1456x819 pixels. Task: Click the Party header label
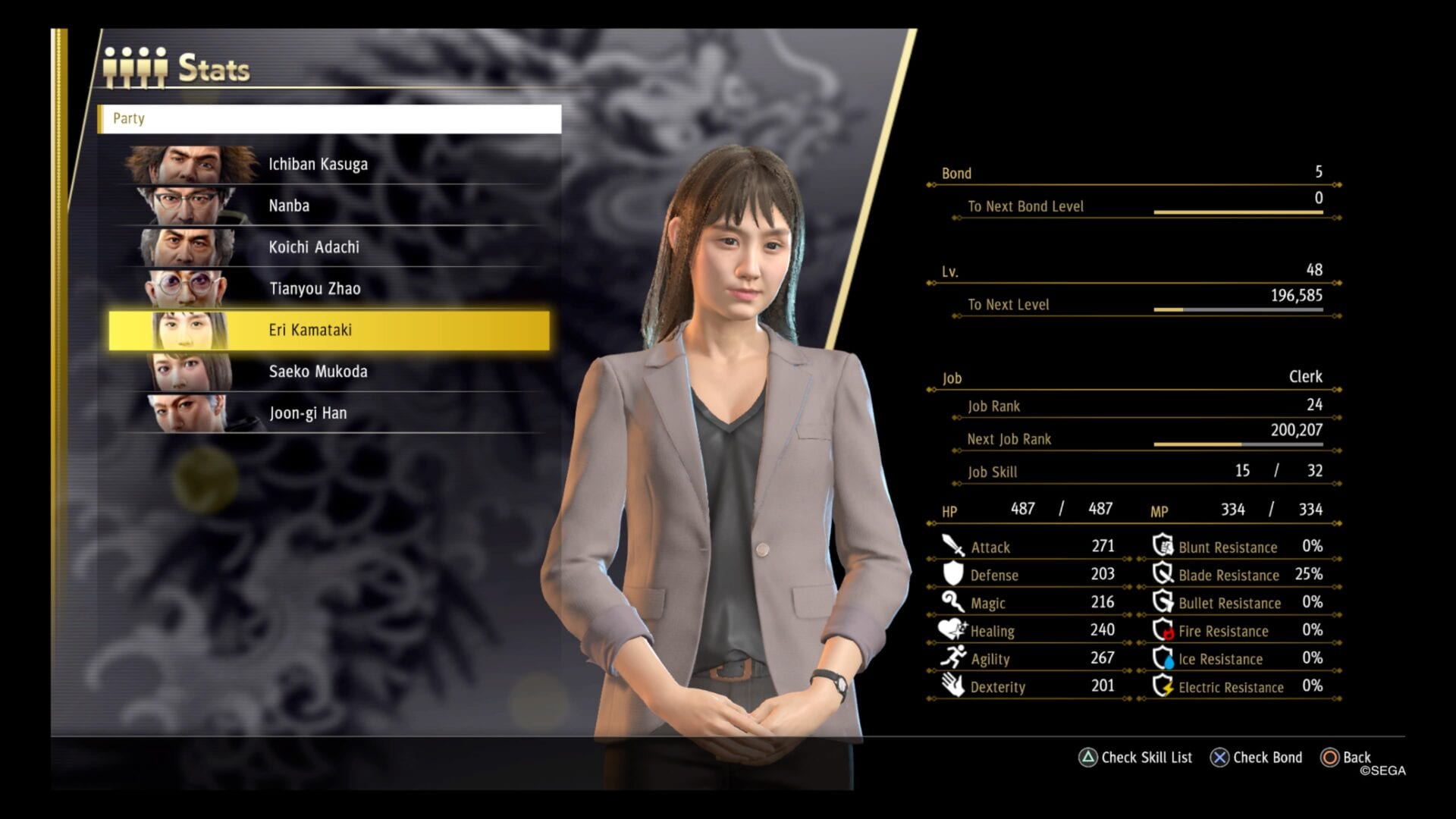click(129, 118)
